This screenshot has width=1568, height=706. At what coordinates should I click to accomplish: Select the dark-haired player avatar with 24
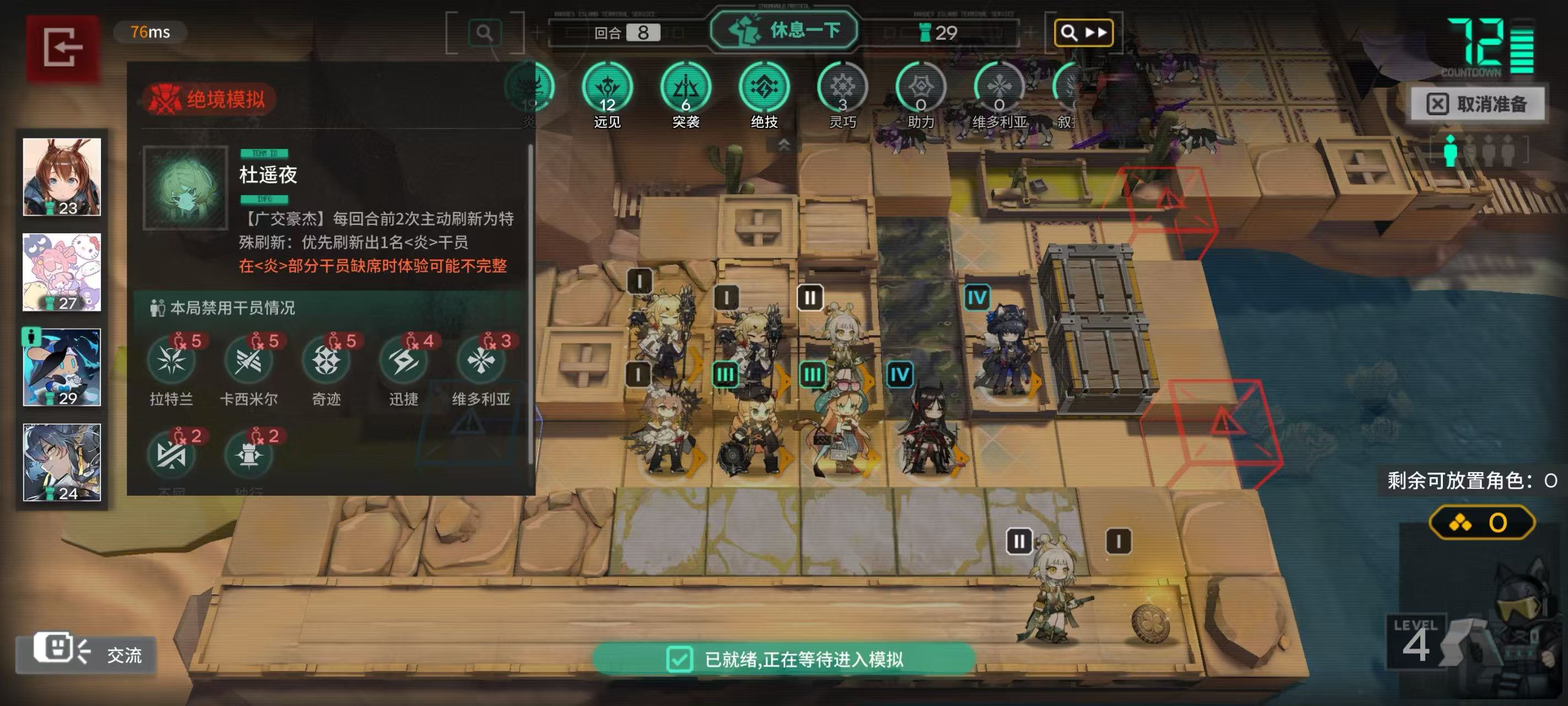click(62, 462)
